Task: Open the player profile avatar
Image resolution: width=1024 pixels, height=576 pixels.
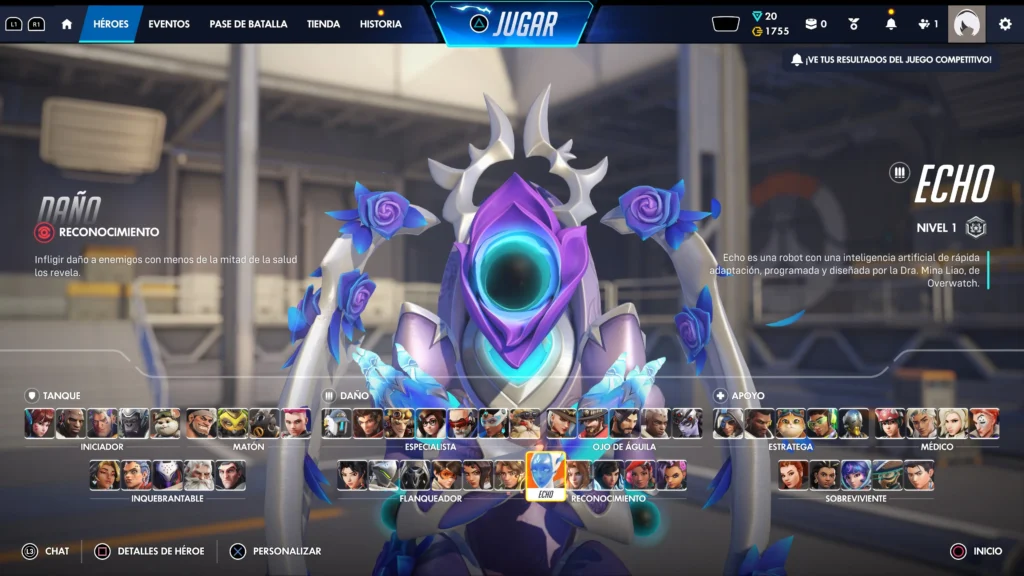Action: pyautogui.click(x=966, y=24)
